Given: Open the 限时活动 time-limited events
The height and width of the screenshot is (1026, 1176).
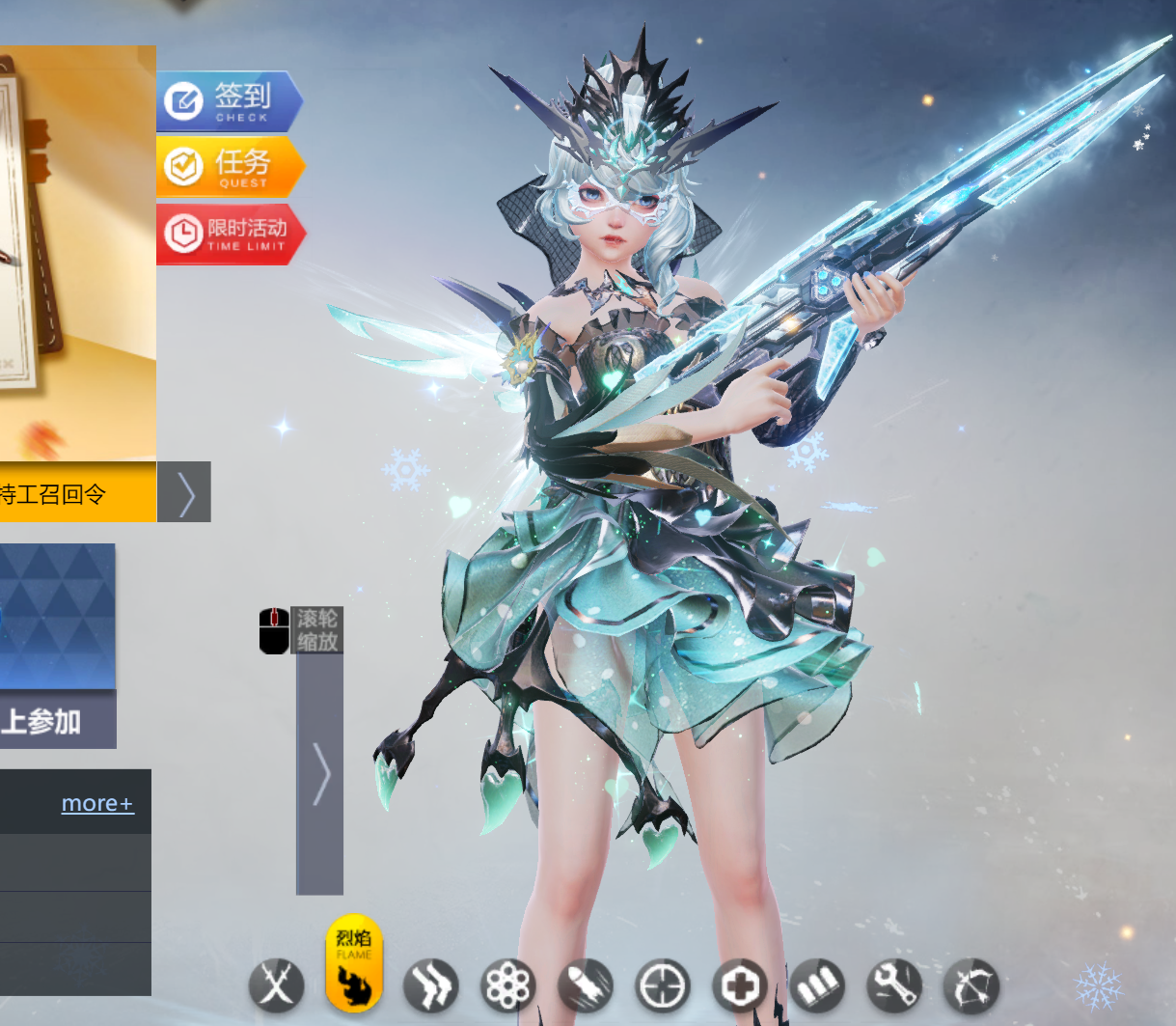Looking at the screenshot, I should [x=230, y=234].
